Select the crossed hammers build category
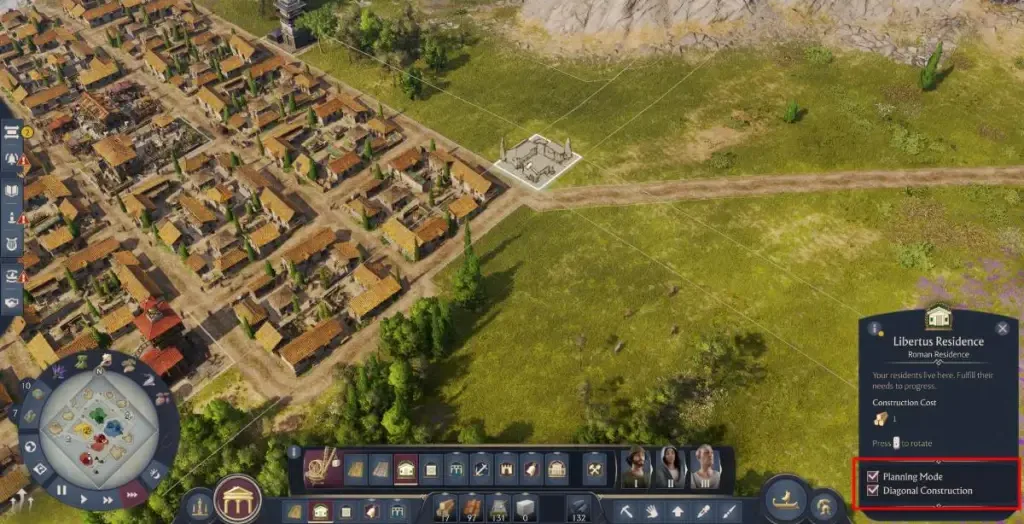Viewport: 1024px width, 524px height. [594, 468]
